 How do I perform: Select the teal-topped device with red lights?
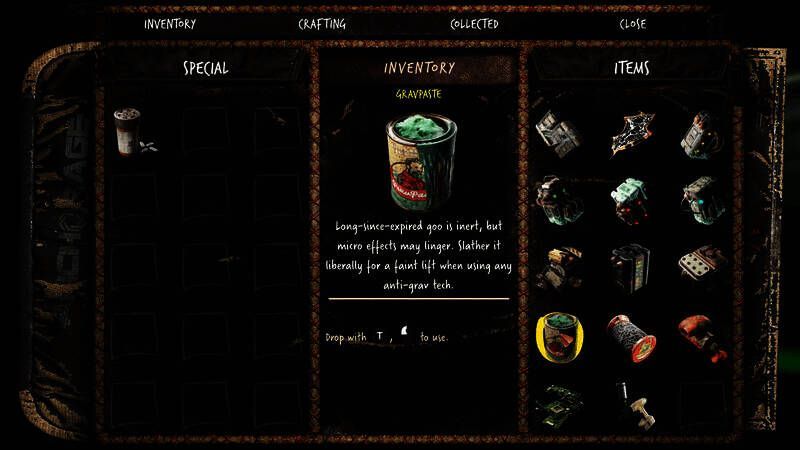pos(631,197)
